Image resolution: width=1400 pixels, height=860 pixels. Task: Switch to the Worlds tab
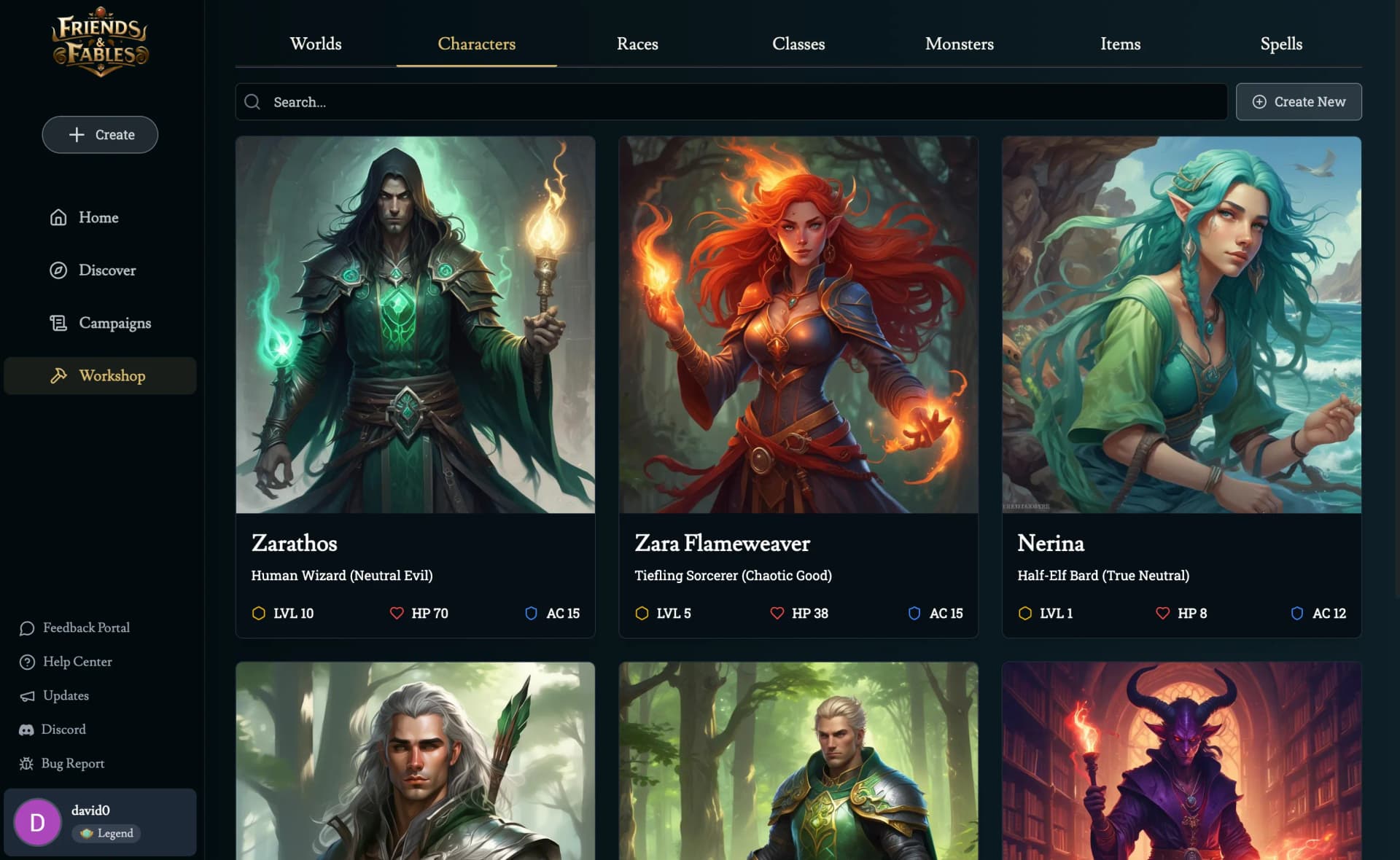(x=315, y=44)
